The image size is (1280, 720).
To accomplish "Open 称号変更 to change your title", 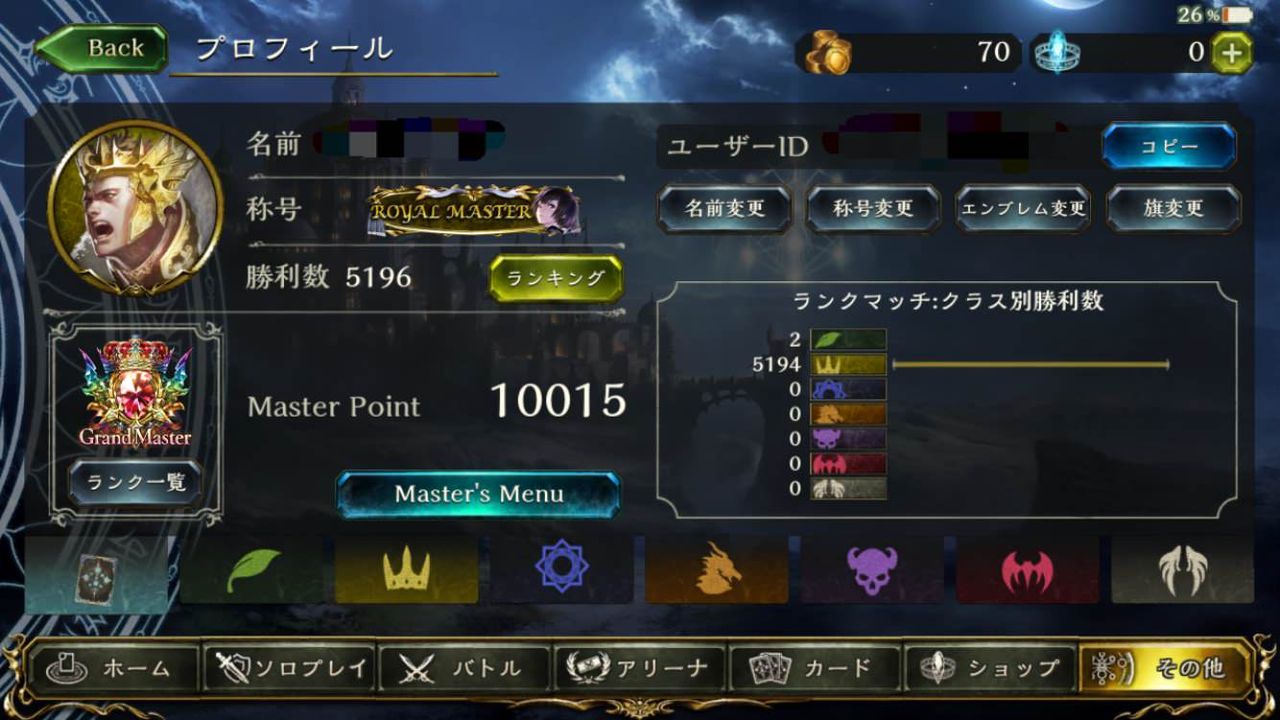I will (874, 209).
